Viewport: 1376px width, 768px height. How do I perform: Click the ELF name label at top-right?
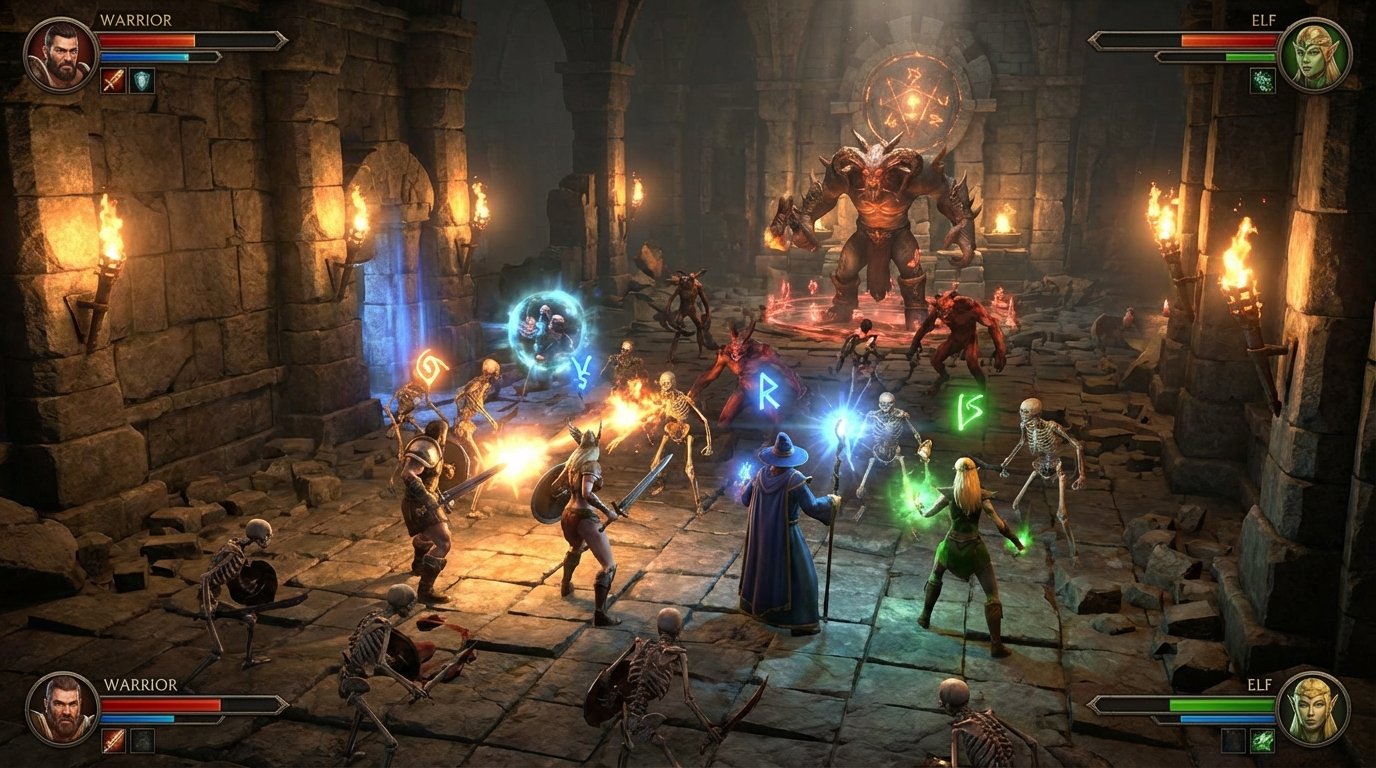click(x=1264, y=19)
